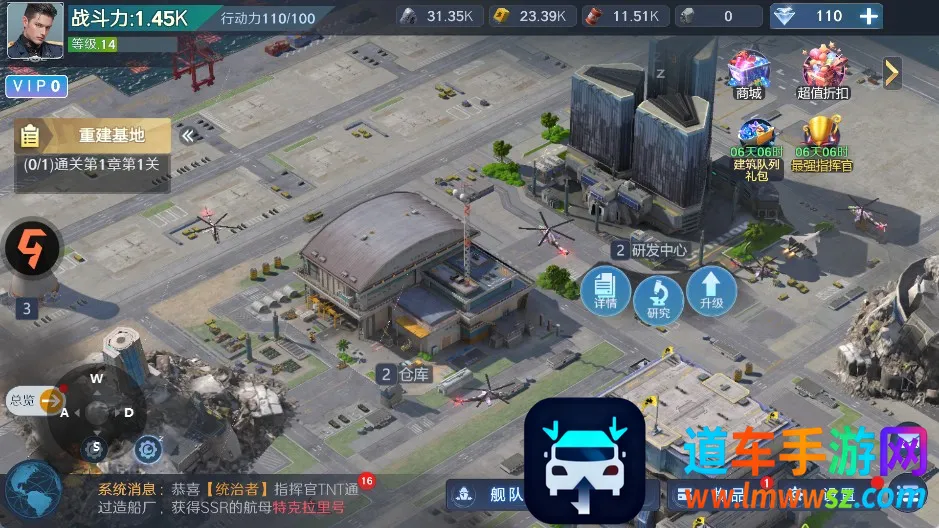Expand the yellow arrow on the event icons

pos(891,72)
